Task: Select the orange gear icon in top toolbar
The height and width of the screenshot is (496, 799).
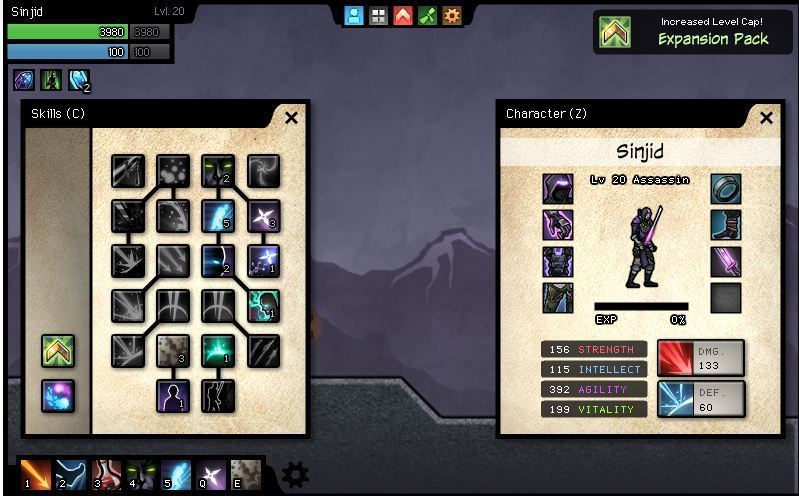Action: [x=452, y=16]
